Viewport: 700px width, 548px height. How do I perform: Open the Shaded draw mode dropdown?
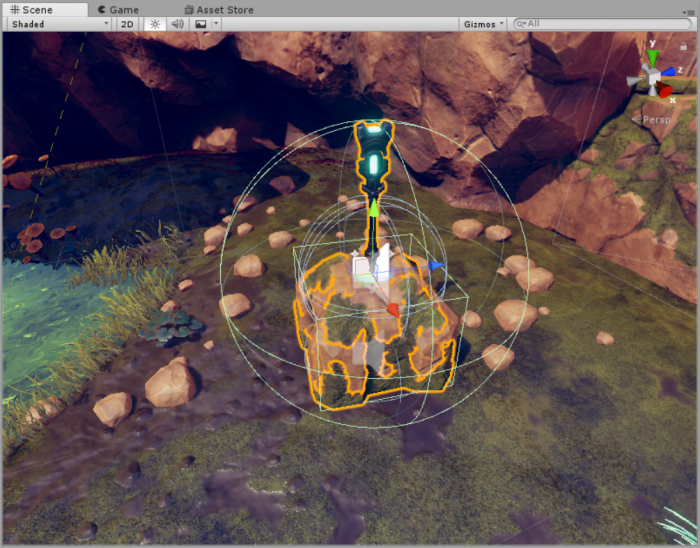(59, 23)
